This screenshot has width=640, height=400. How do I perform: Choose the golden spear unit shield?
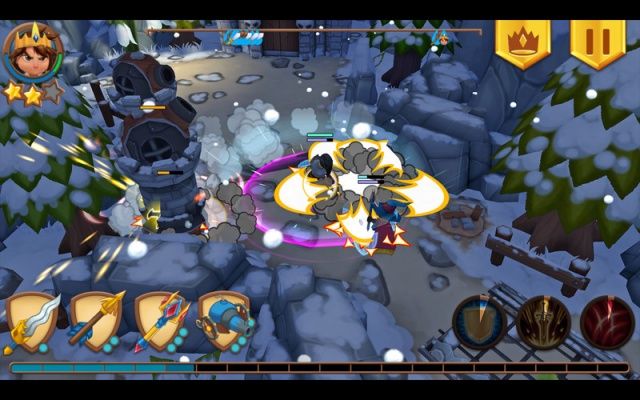coord(97,320)
